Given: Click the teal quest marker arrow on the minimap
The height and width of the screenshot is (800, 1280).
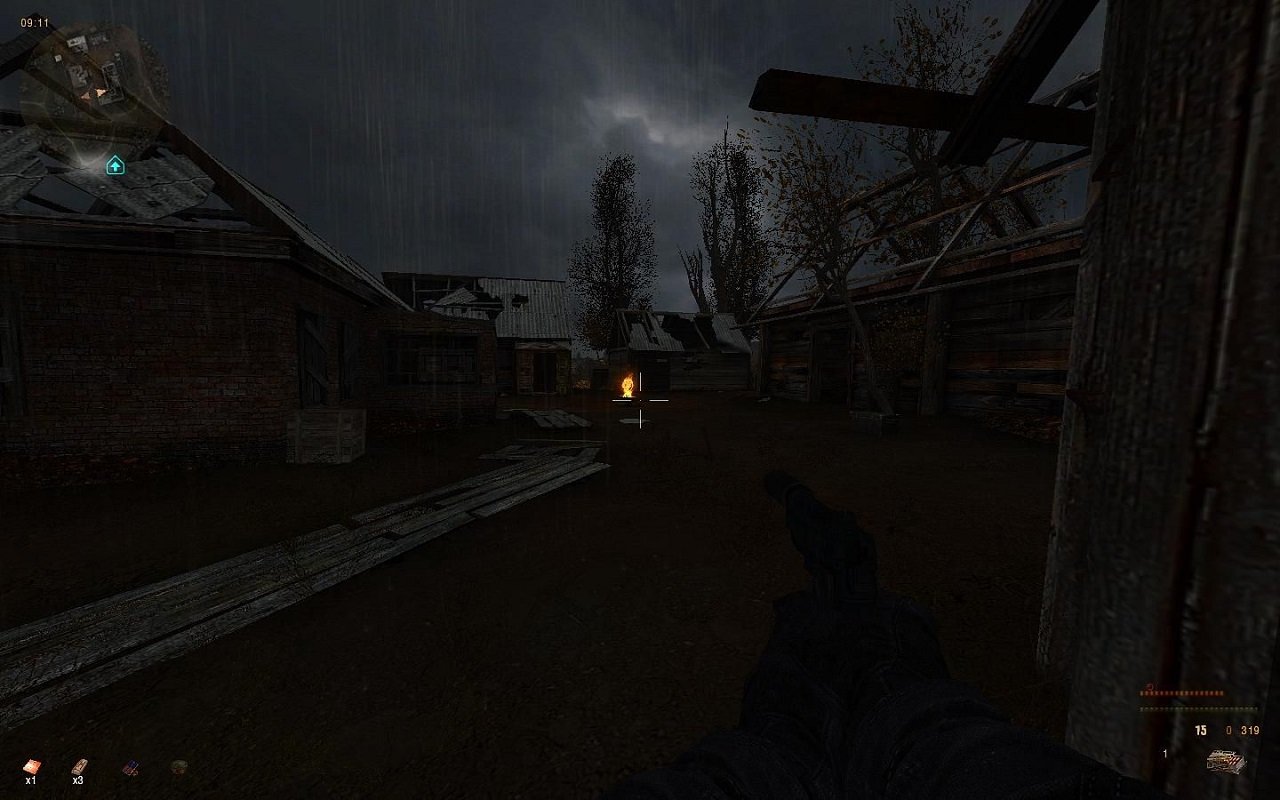Looking at the screenshot, I should [115, 163].
